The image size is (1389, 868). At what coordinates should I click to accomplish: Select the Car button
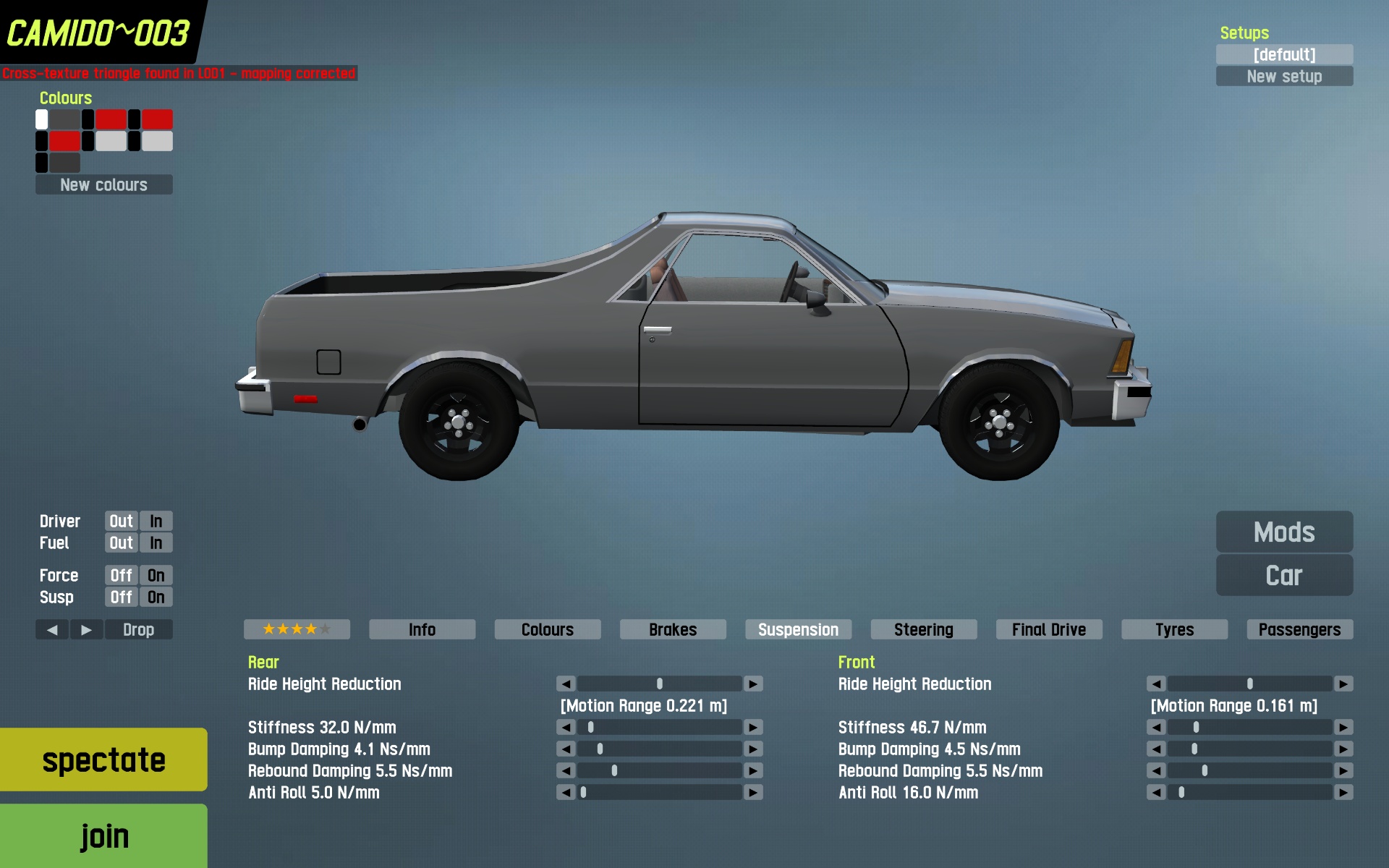[x=1284, y=575]
